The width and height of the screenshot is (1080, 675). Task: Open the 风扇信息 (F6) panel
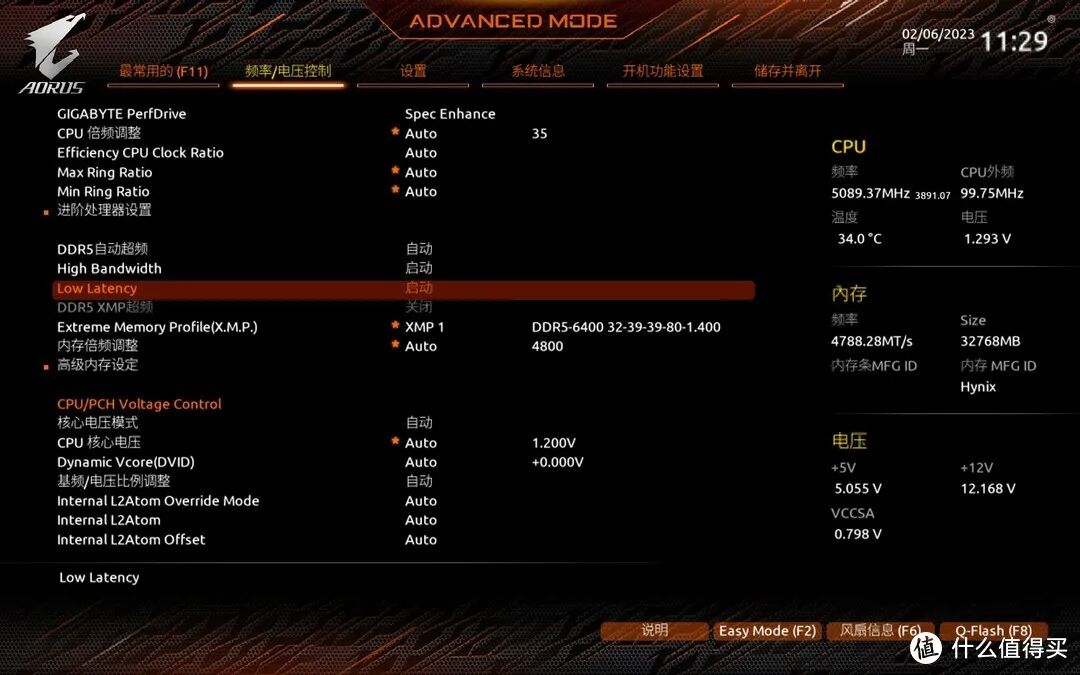[x=880, y=631]
